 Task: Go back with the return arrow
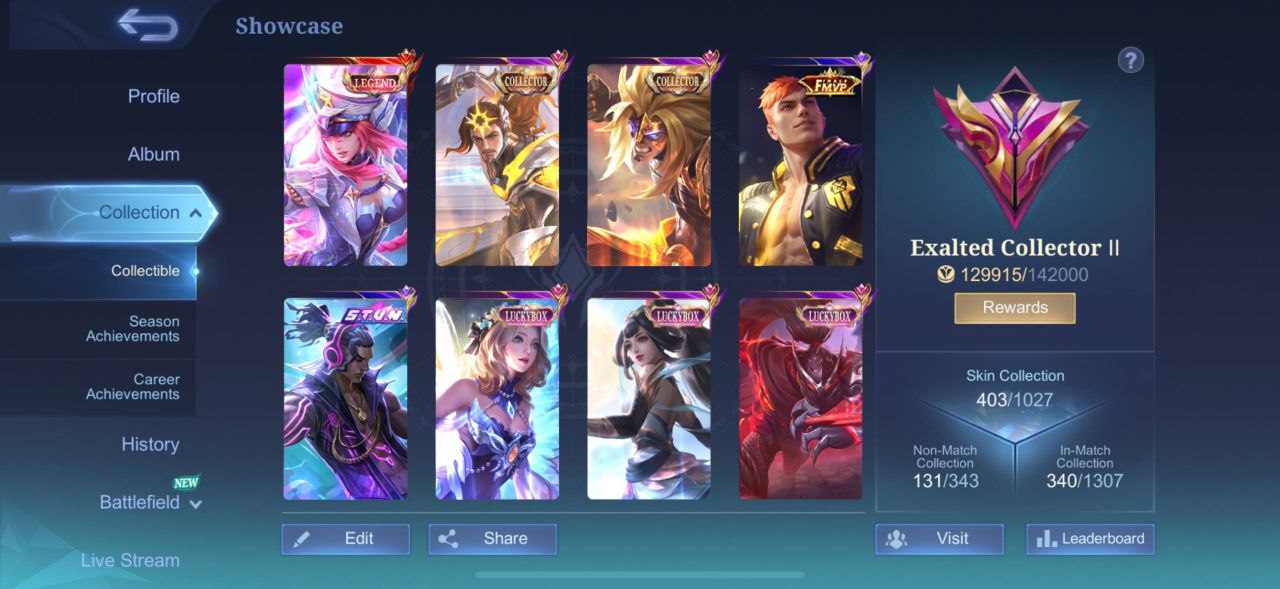tap(147, 25)
